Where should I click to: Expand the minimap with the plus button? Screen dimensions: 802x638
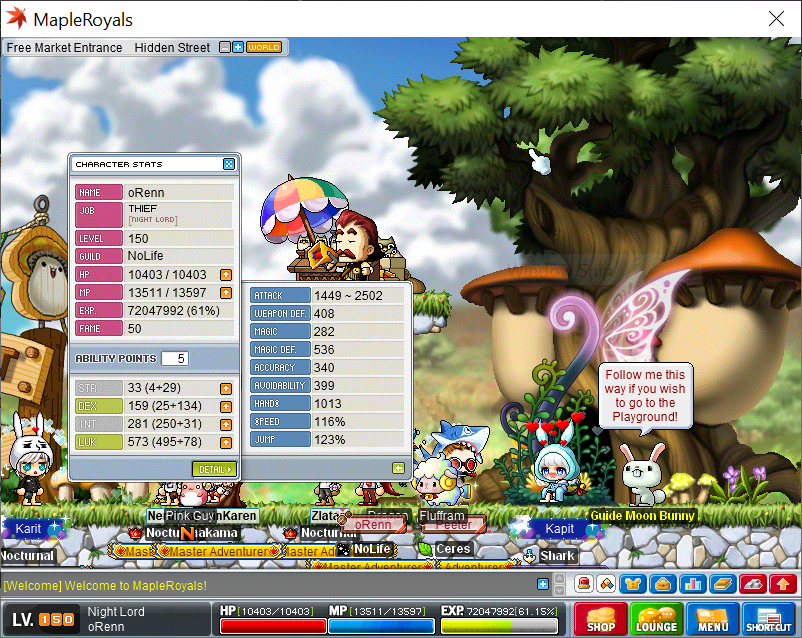click(238, 47)
